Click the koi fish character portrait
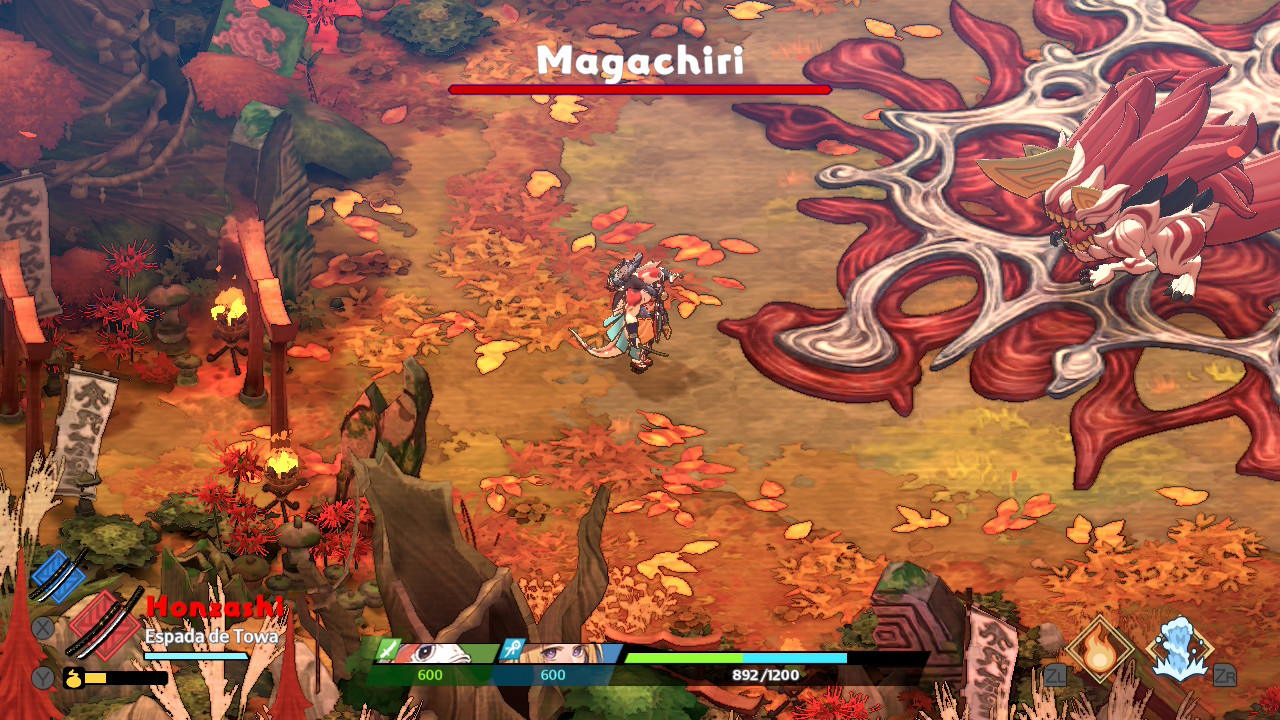Viewport: 1280px width, 720px height. 440,652
